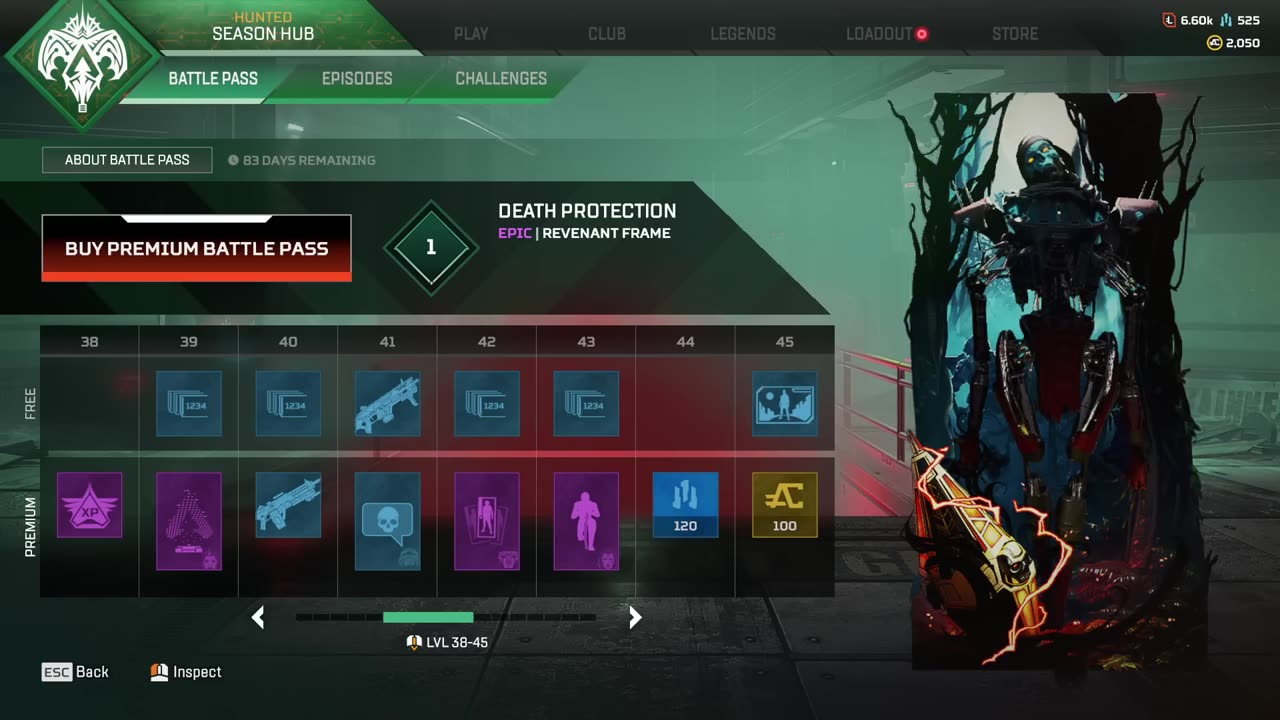The height and width of the screenshot is (720, 1280).
Task: Visit the Store
Action: 1015,34
